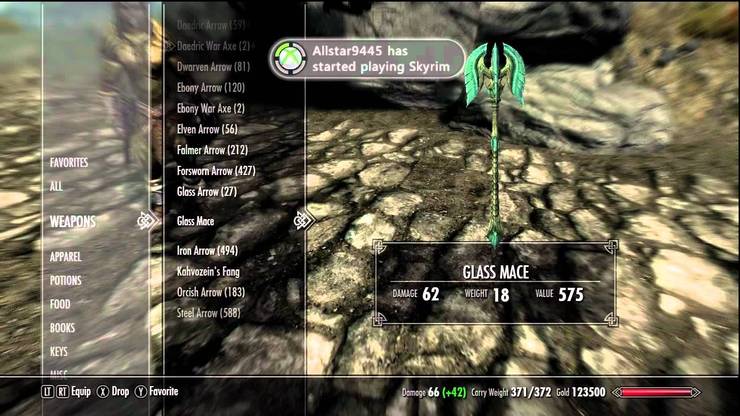Select the Iron Arrow entry
The width and height of the screenshot is (740, 416).
207,251
